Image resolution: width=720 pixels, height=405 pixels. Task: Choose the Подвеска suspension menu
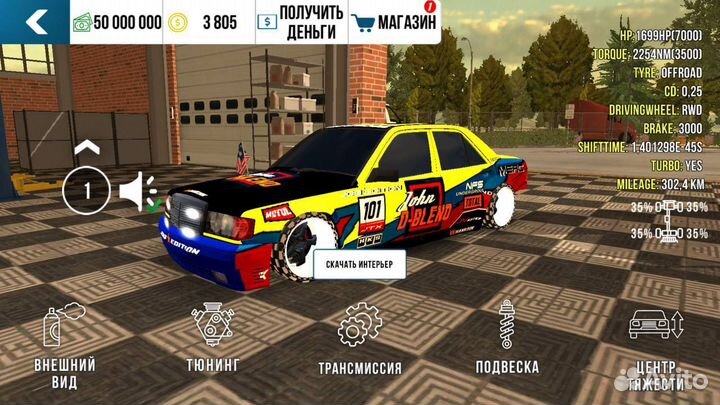507,341
